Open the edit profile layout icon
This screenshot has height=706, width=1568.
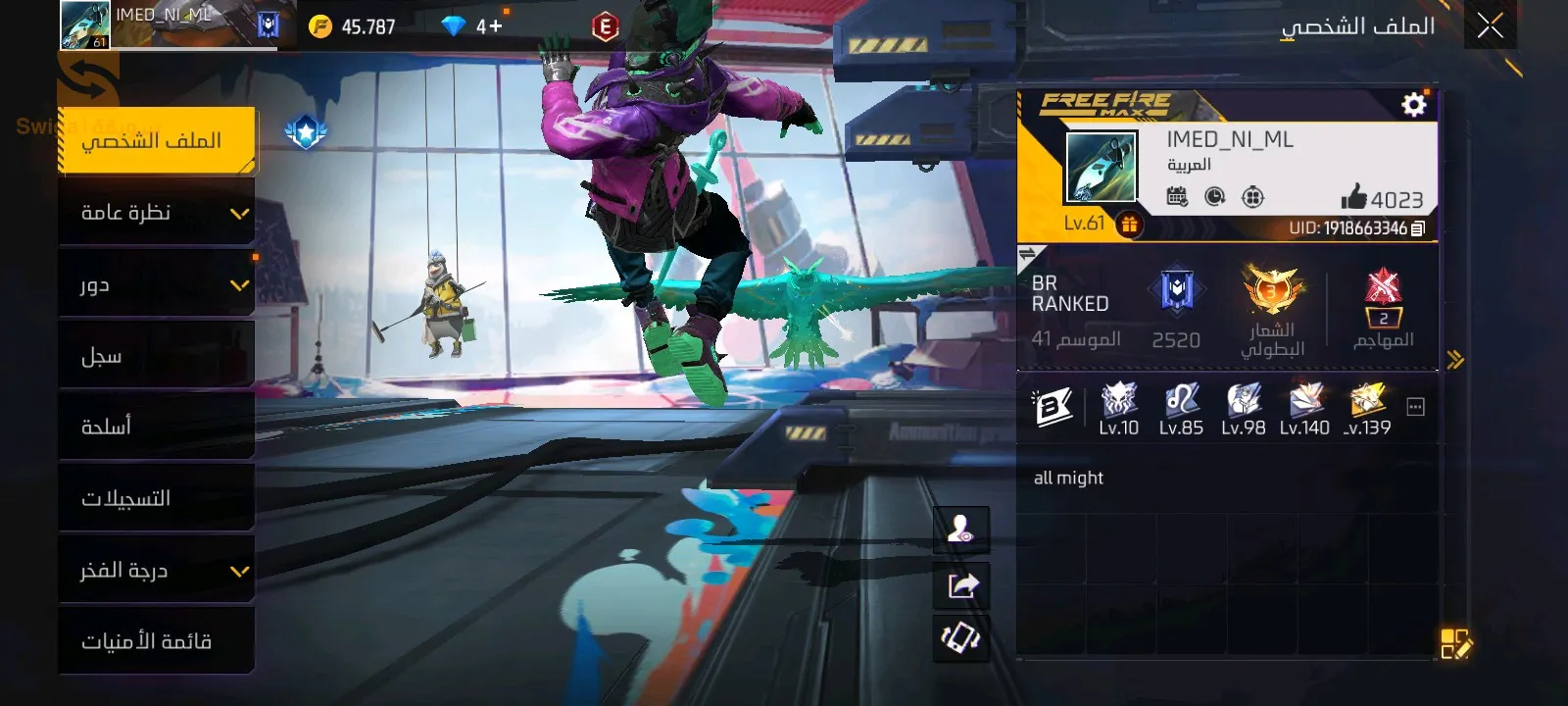click(x=1455, y=644)
